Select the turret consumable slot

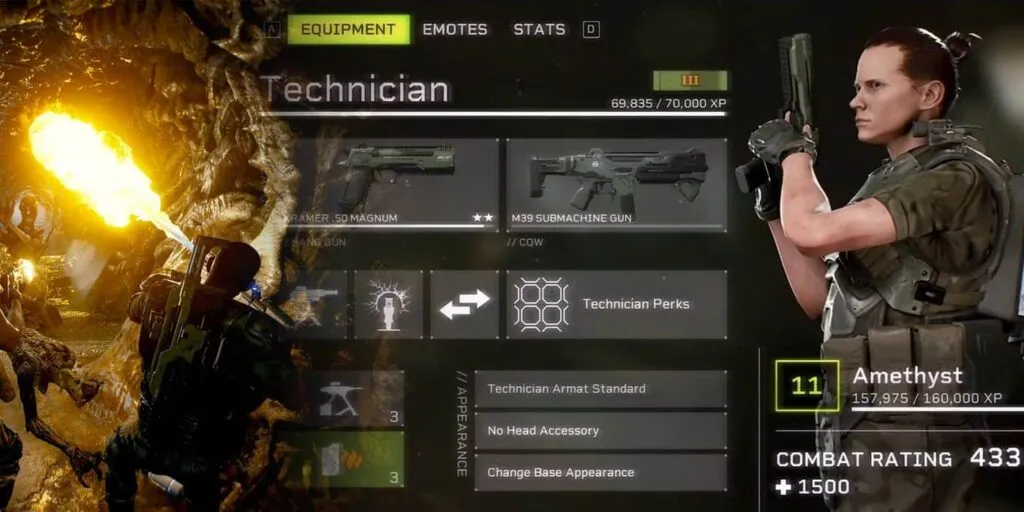pos(345,399)
